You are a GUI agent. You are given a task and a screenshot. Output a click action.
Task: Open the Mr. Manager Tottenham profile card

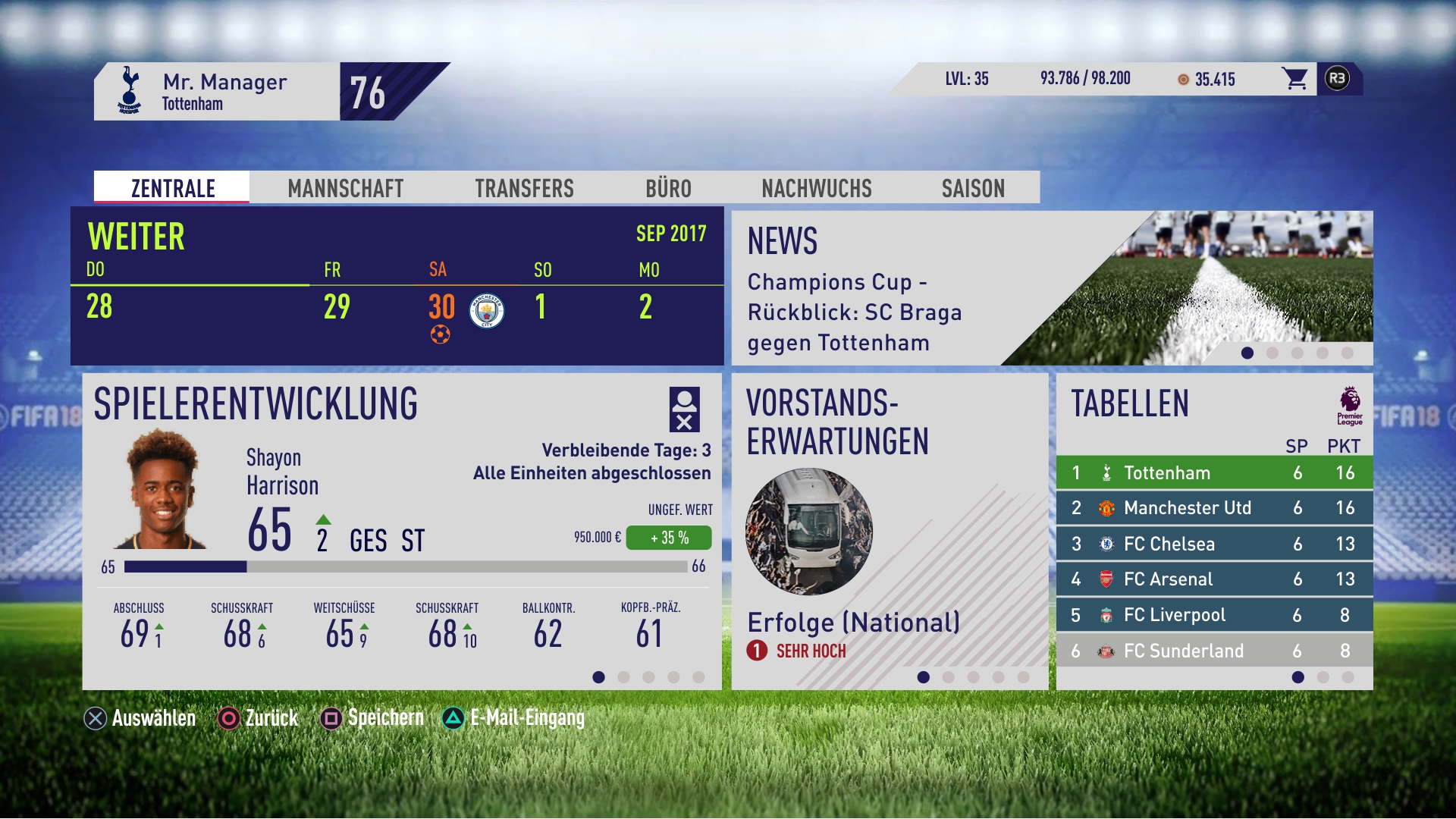tap(217, 92)
